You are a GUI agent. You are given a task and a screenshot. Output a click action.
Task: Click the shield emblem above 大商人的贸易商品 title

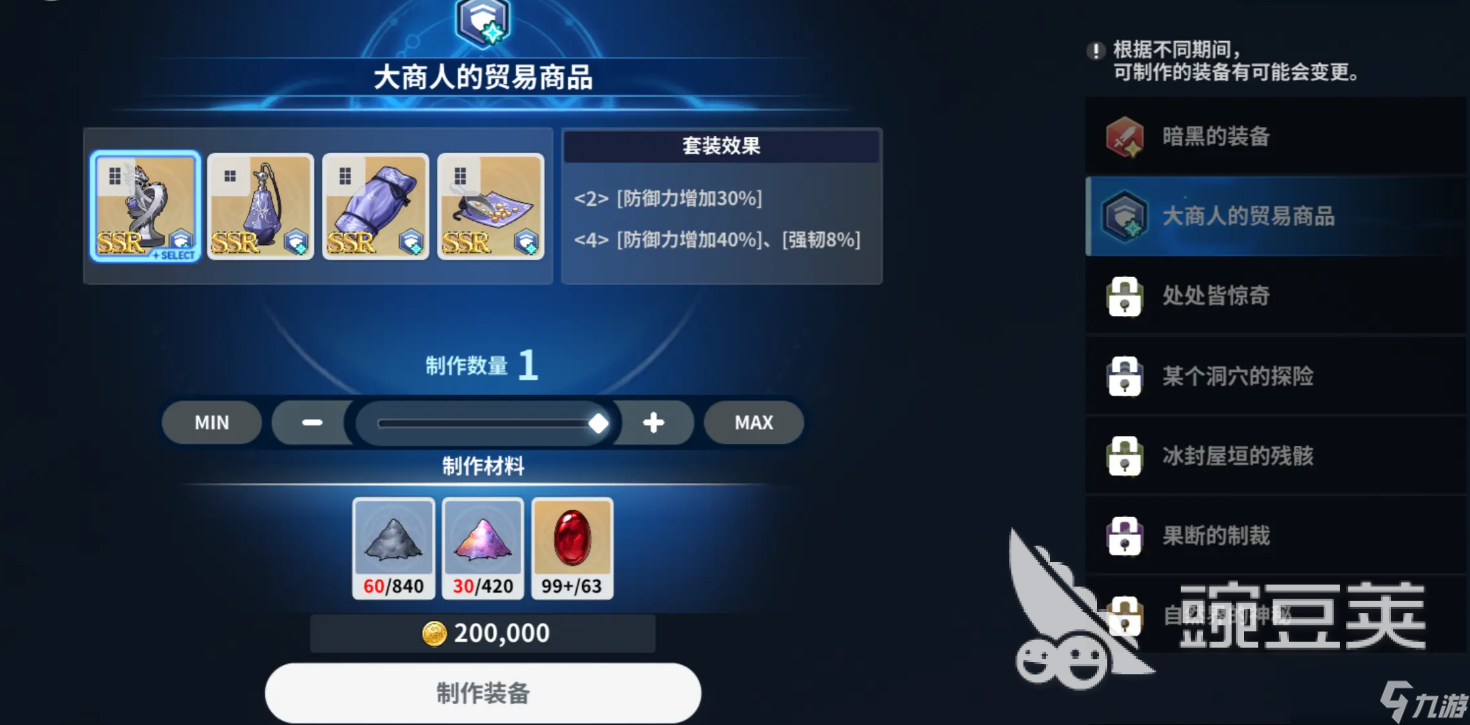(x=482, y=21)
